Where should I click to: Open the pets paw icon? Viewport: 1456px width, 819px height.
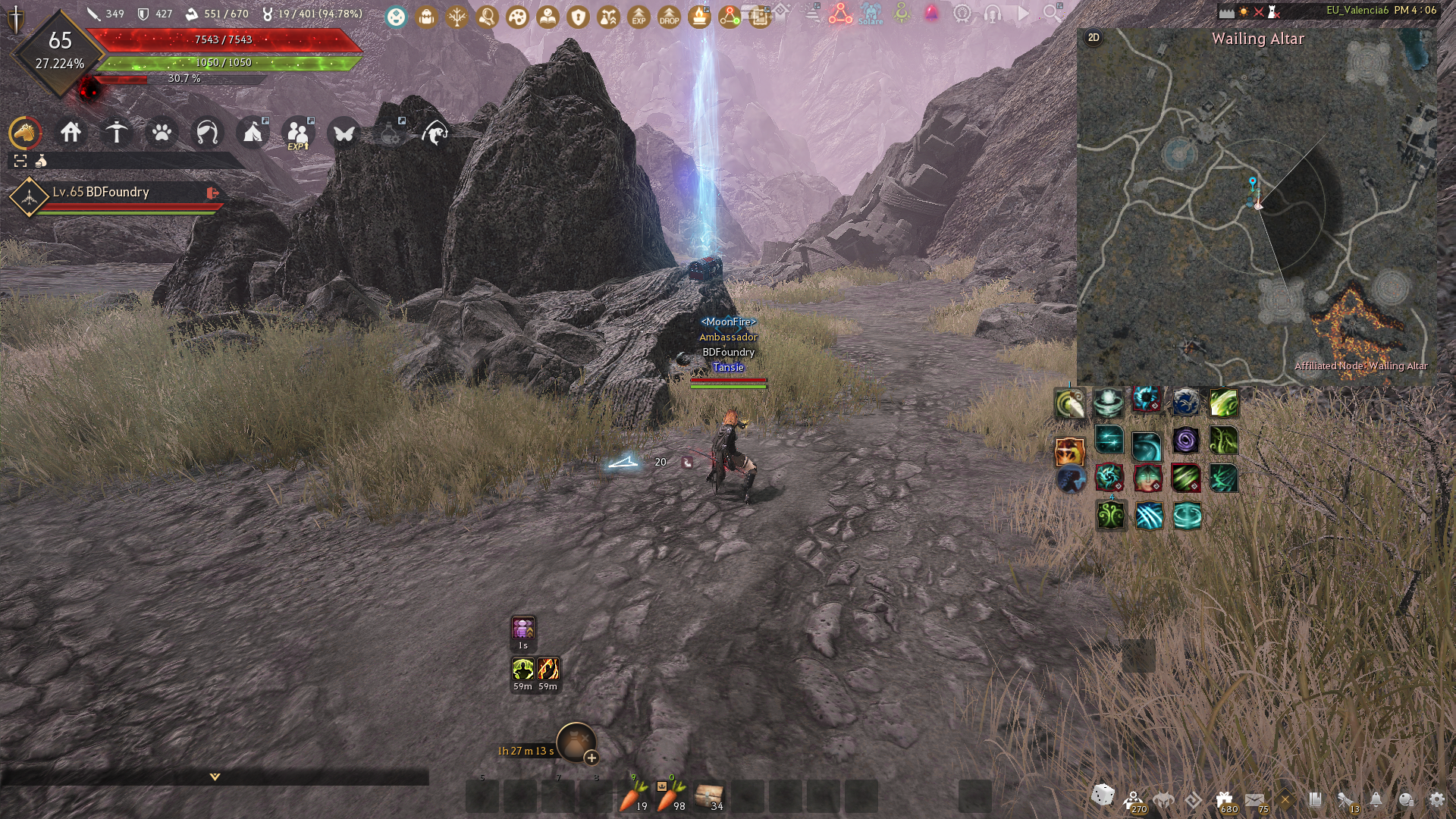(162, 133)
